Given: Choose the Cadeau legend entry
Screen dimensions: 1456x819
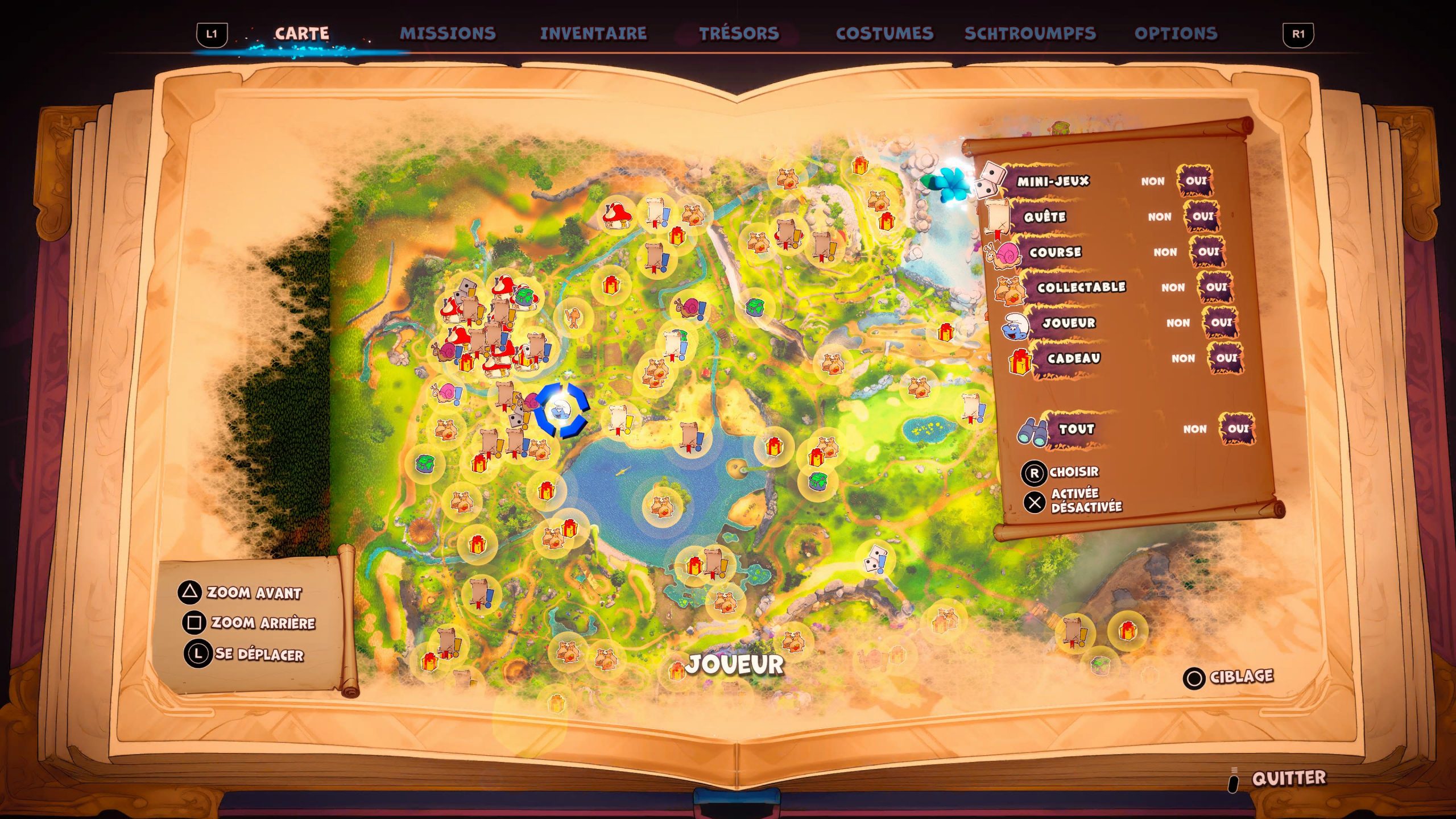Looking at the screenshot, I should pos(1073,358).
